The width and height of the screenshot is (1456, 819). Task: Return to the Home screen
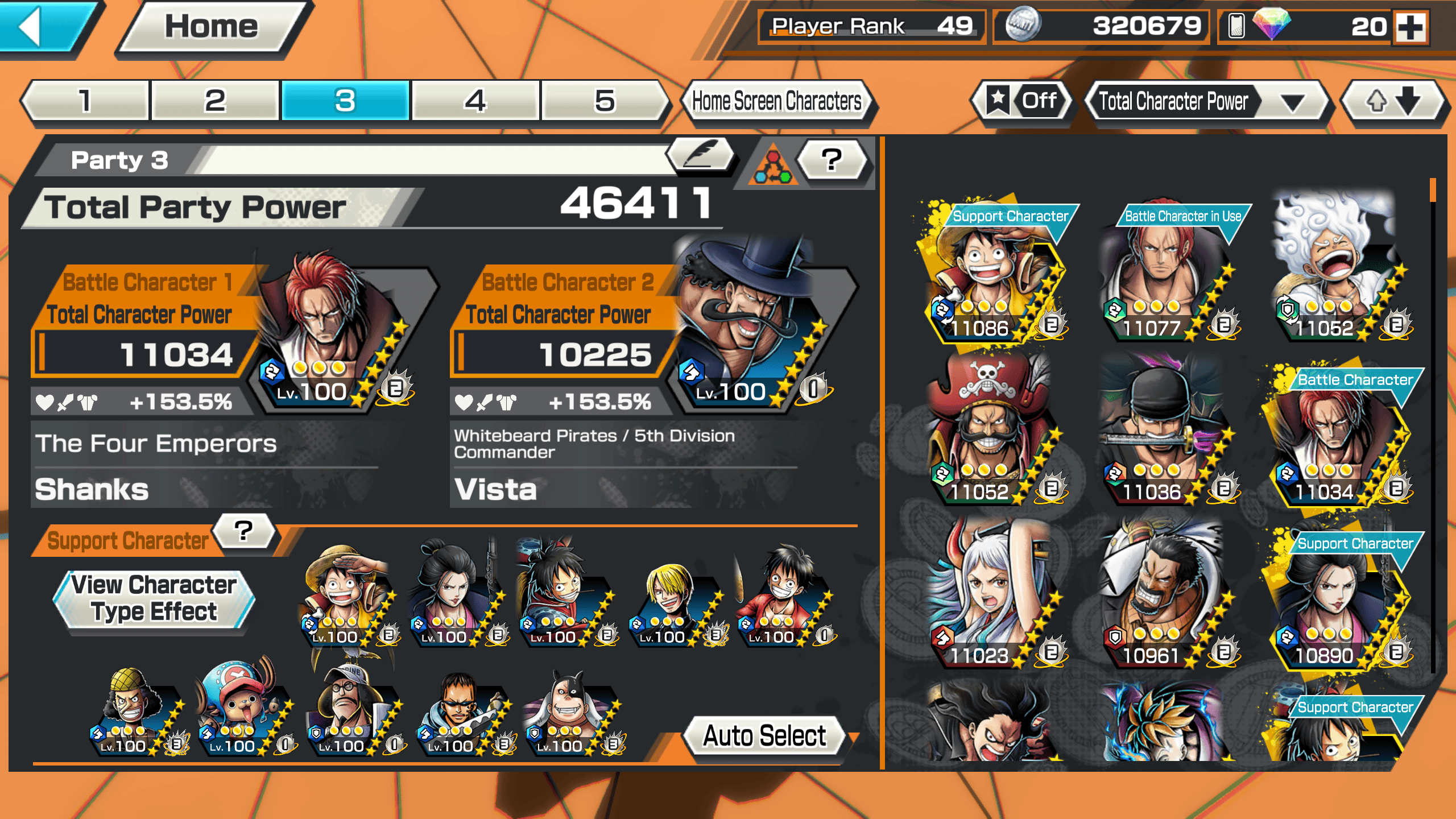[x=212, y=27]
